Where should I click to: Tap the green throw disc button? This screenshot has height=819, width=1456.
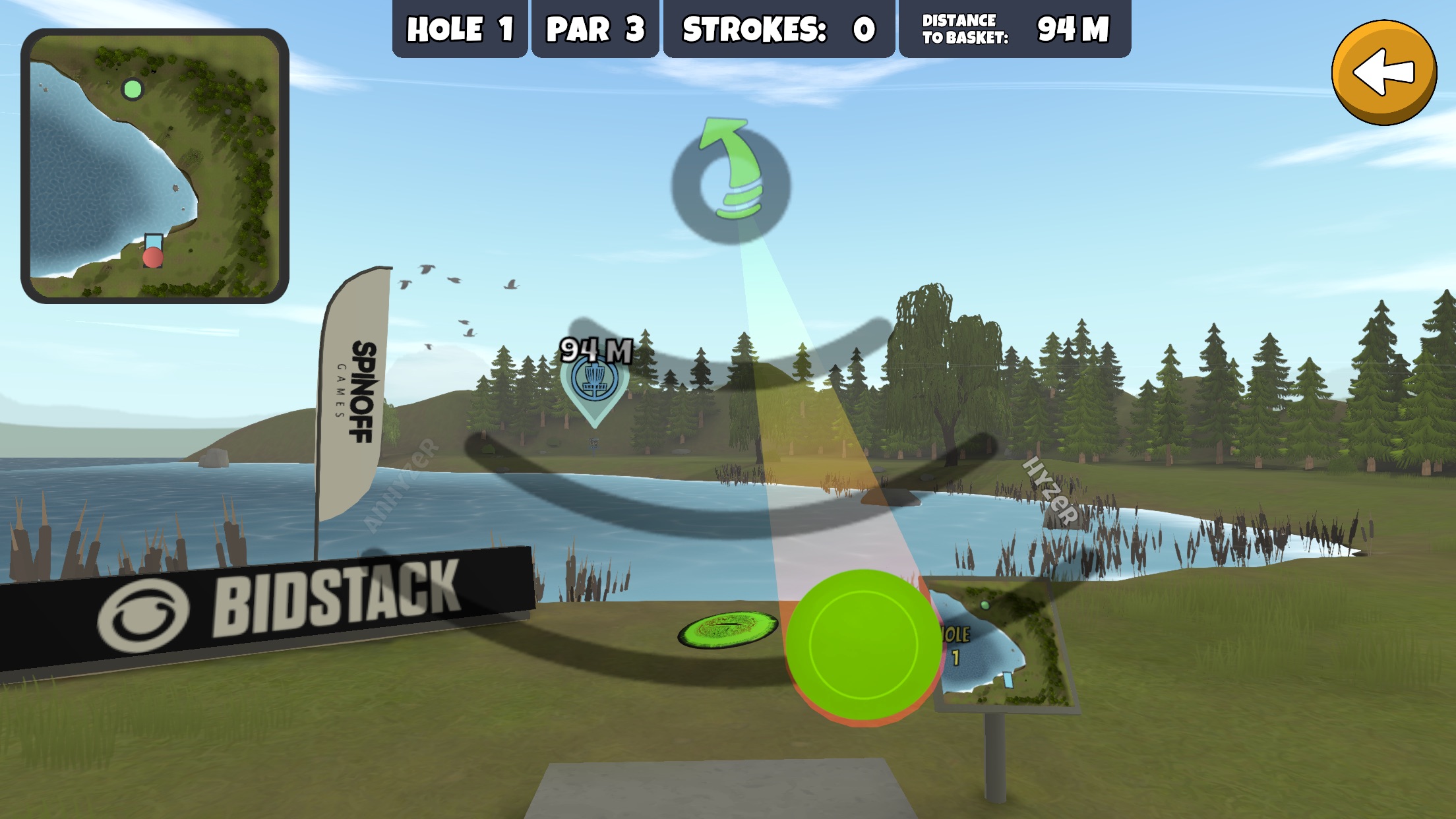(863, 643)
